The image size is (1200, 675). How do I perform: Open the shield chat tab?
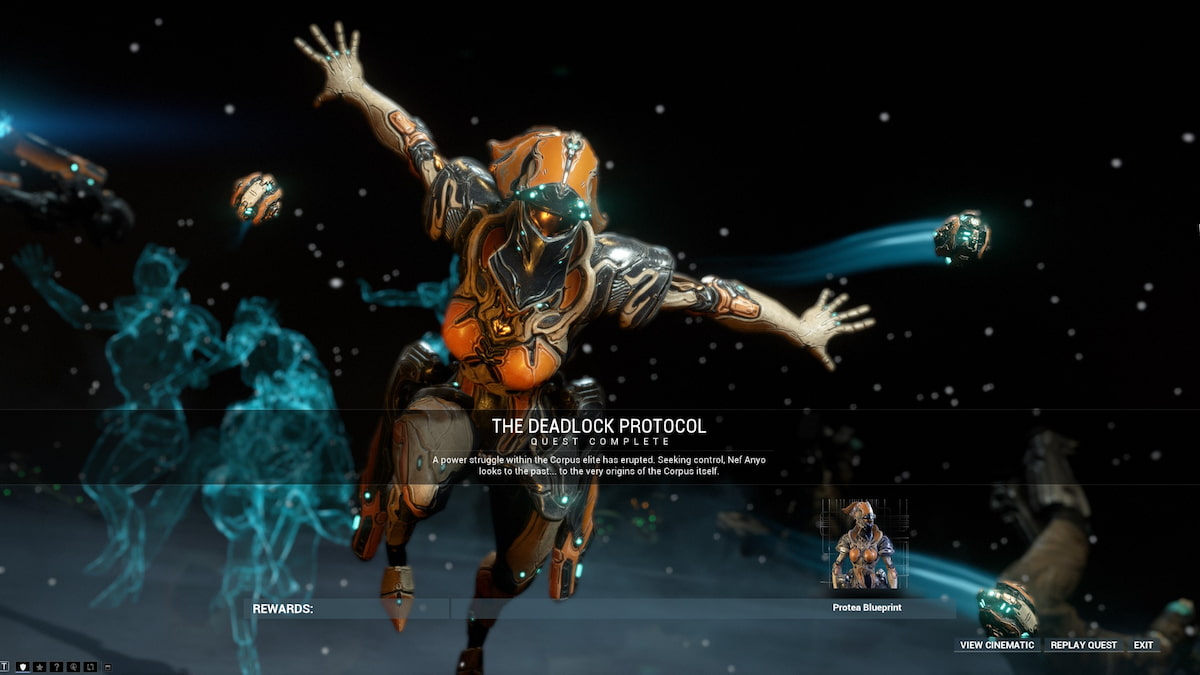click(x=22, y=666)
